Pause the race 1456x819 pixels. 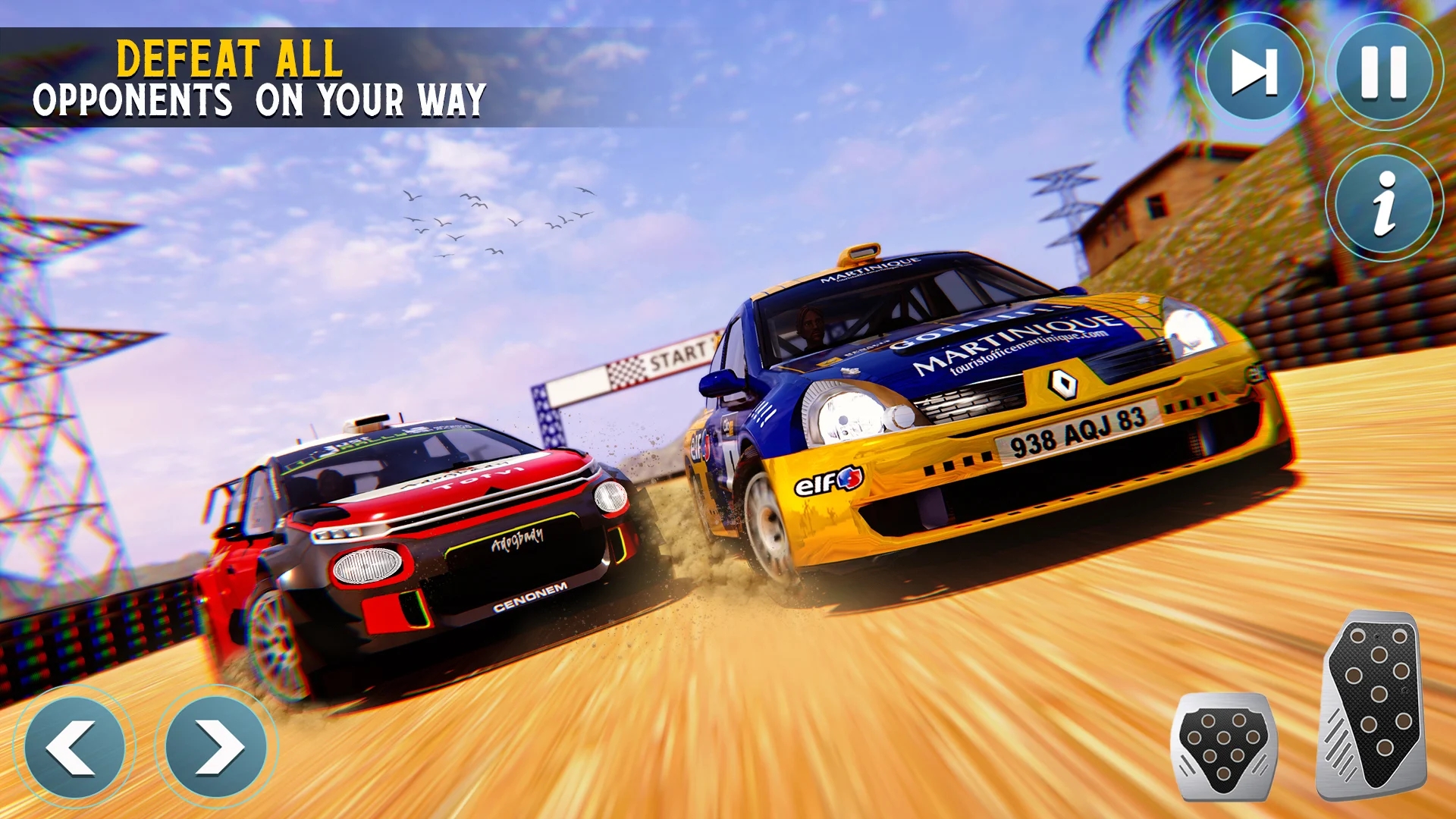click(x=1384, y=72)
